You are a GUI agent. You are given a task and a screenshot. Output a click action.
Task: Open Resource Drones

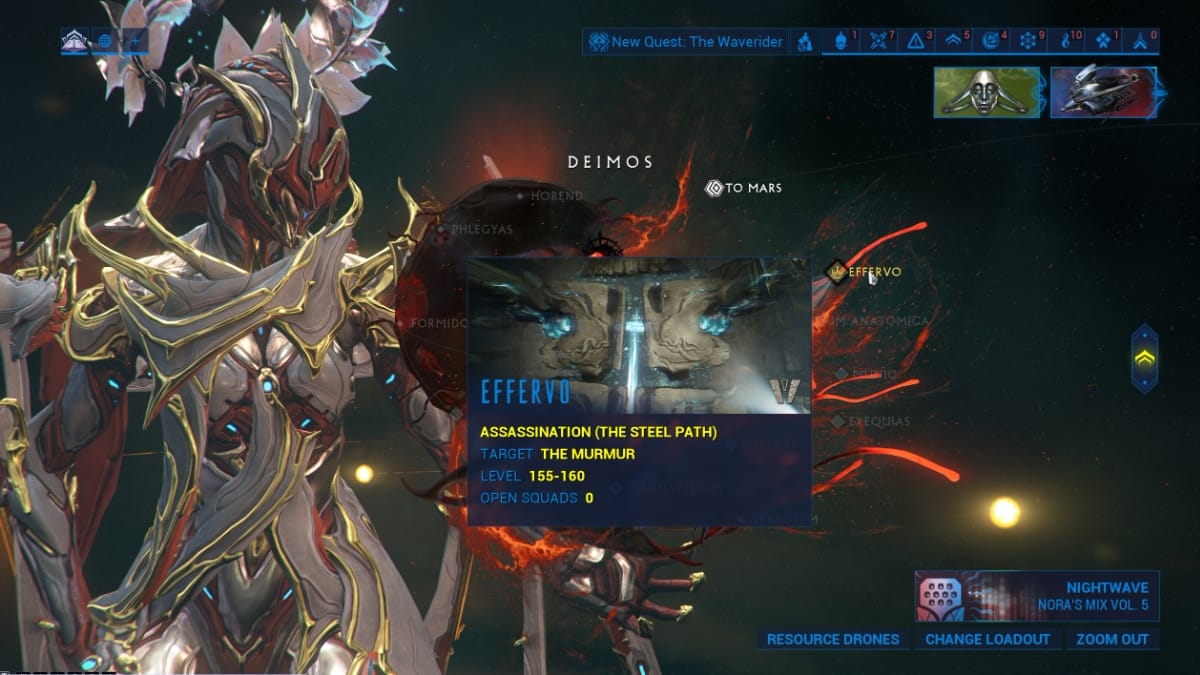[833, 639]
